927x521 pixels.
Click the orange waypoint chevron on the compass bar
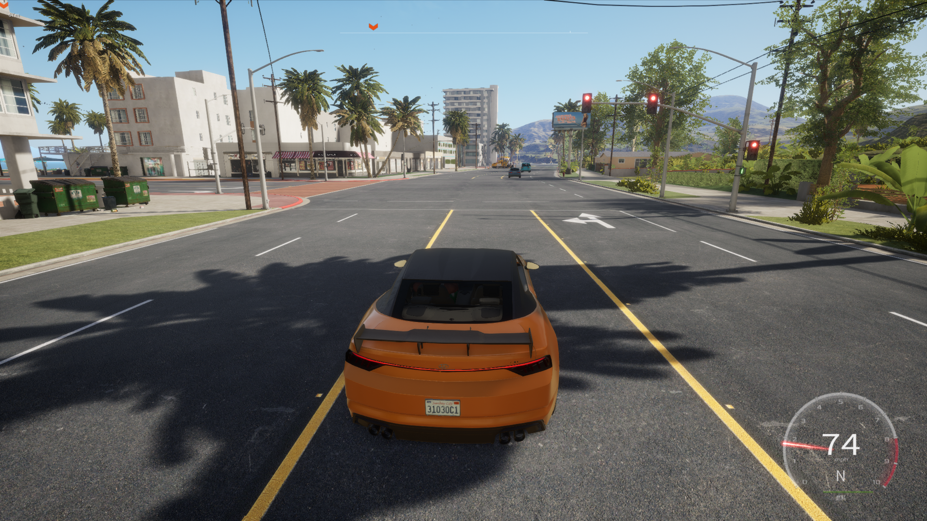coord(373,27)
